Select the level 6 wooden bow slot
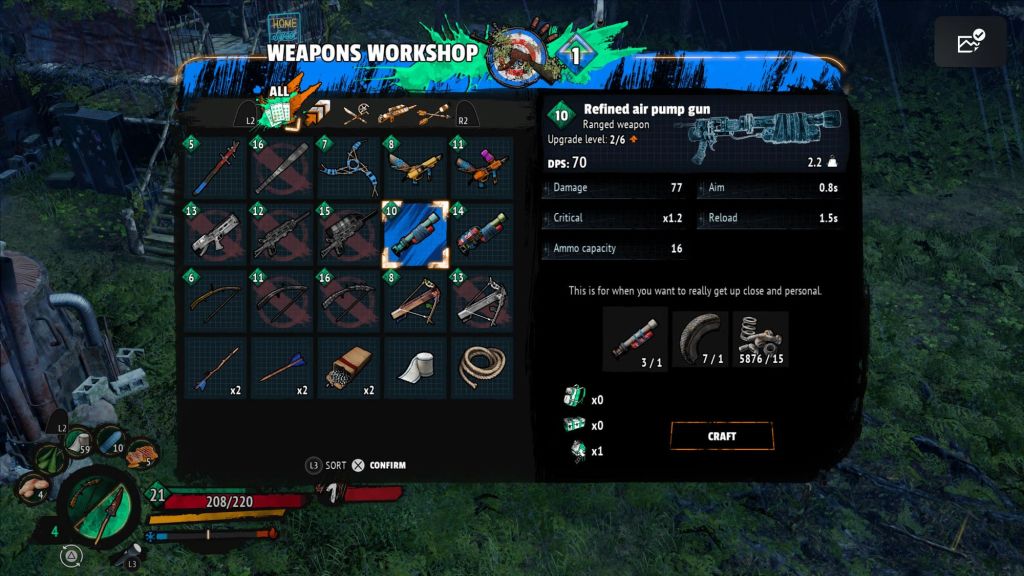Viewport: 1024px width, 576px height. coord(215,301)
